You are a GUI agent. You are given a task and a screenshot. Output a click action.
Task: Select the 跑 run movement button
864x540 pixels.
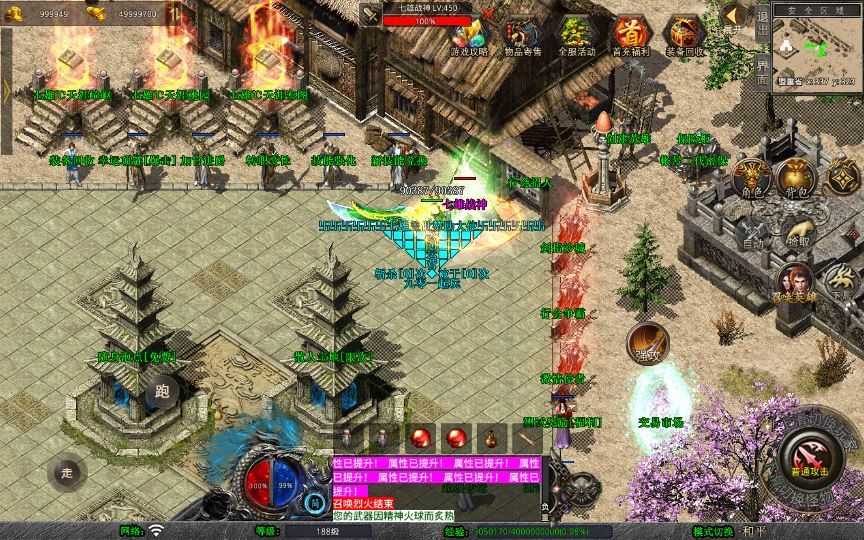coord(162,393)
